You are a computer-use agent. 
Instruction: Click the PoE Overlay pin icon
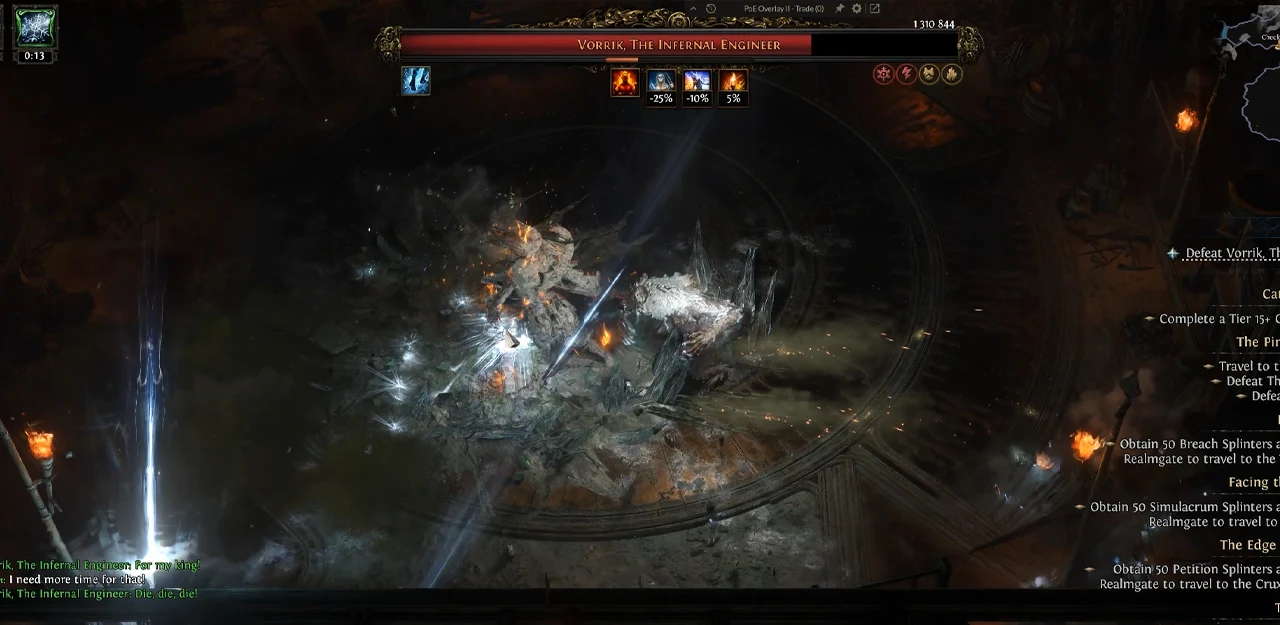click(840, 9)
